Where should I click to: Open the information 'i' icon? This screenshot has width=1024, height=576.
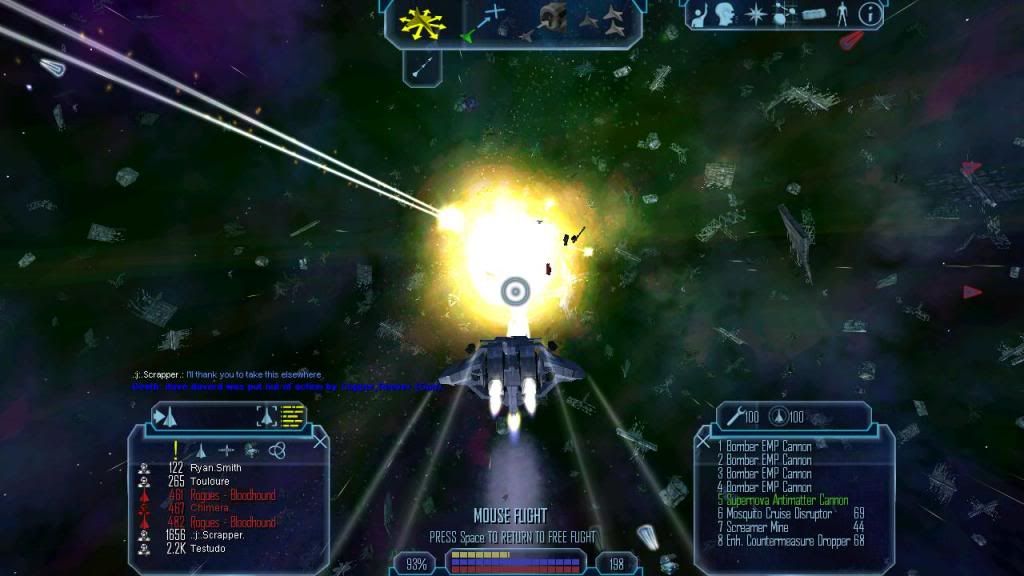(x=871, y=15)
